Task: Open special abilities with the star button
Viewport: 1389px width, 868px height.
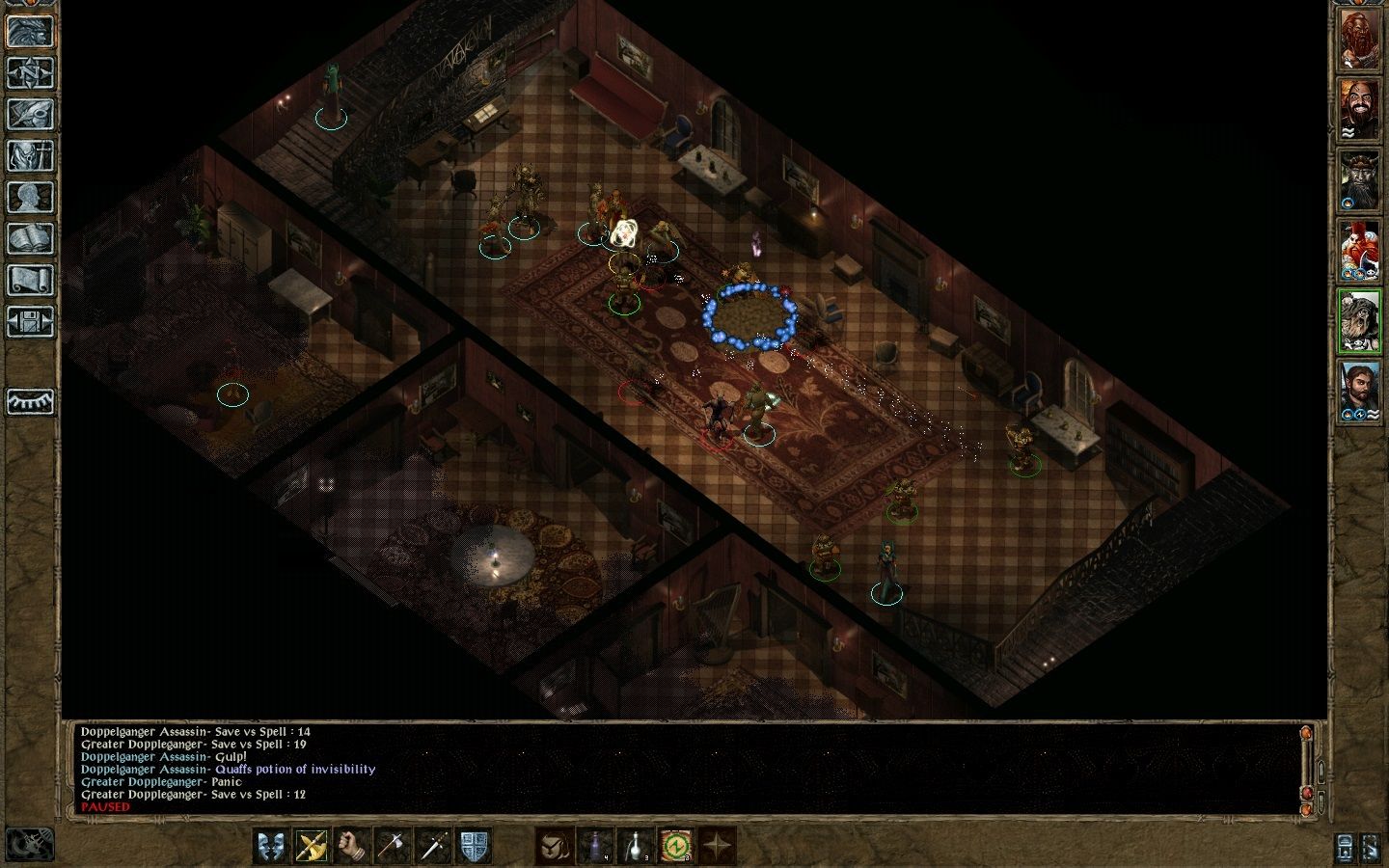Action: tap(717, 846)
